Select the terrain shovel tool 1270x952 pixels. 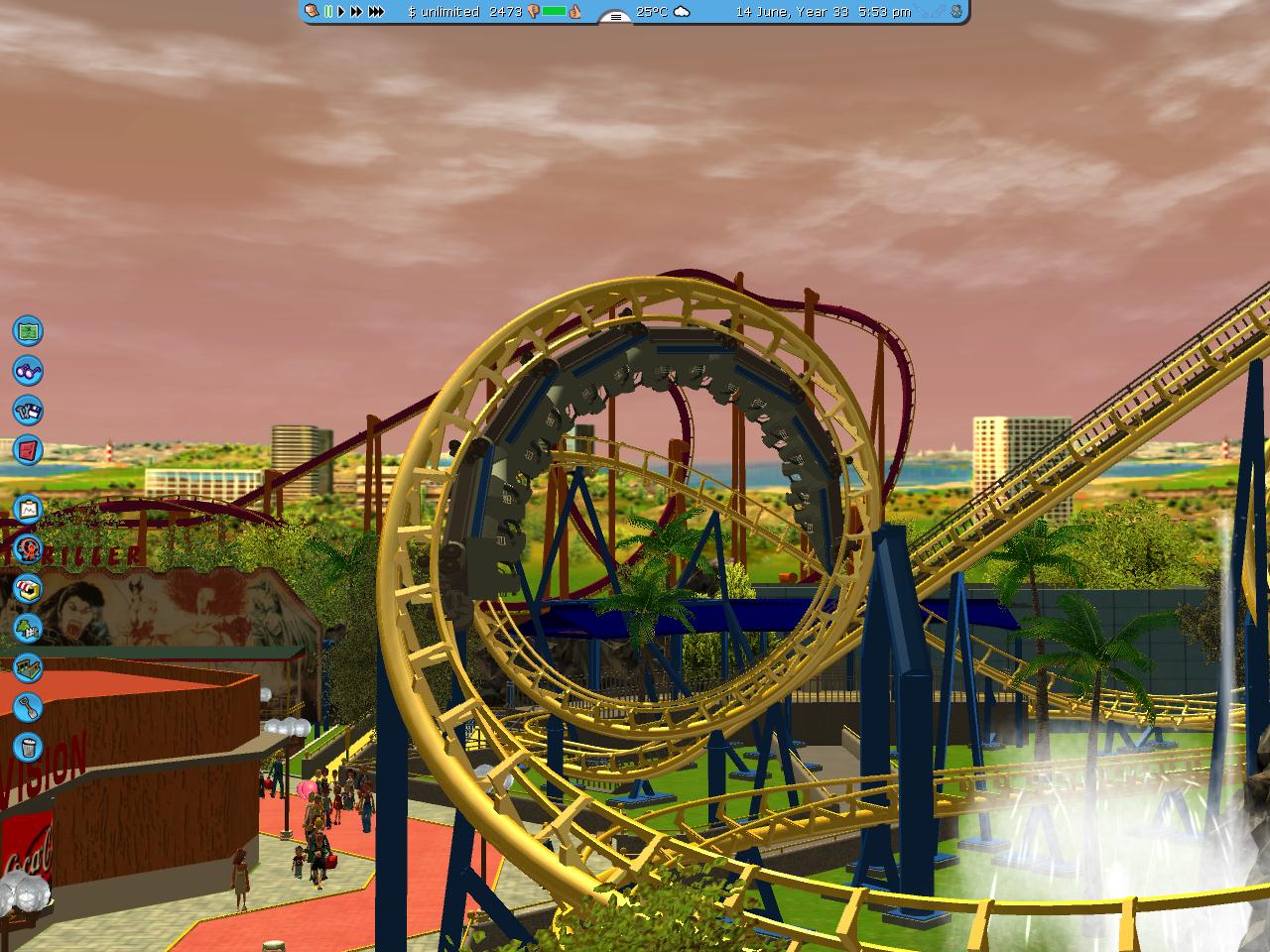click(28, 704)
